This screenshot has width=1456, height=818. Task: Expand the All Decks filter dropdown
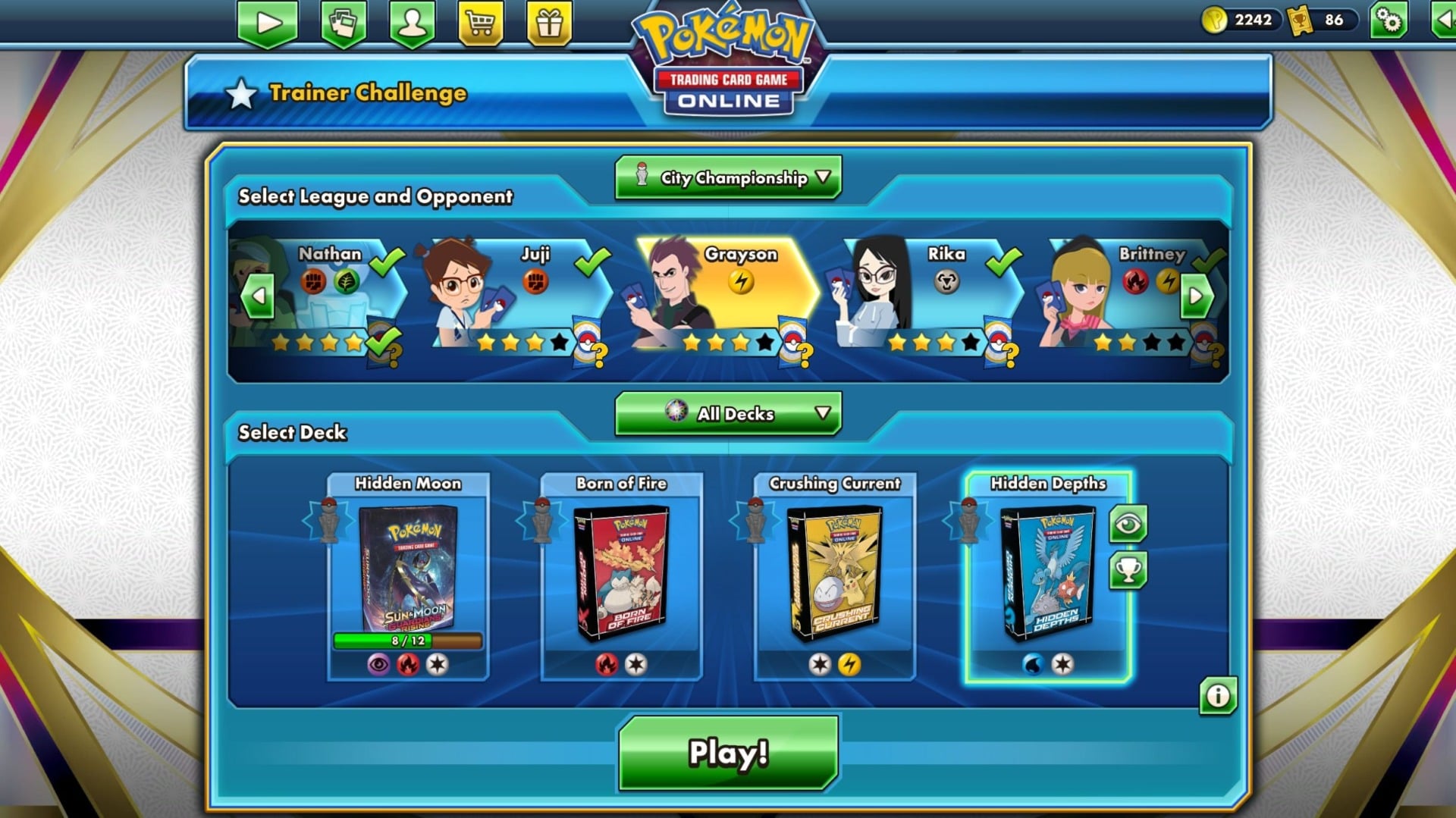726,413
